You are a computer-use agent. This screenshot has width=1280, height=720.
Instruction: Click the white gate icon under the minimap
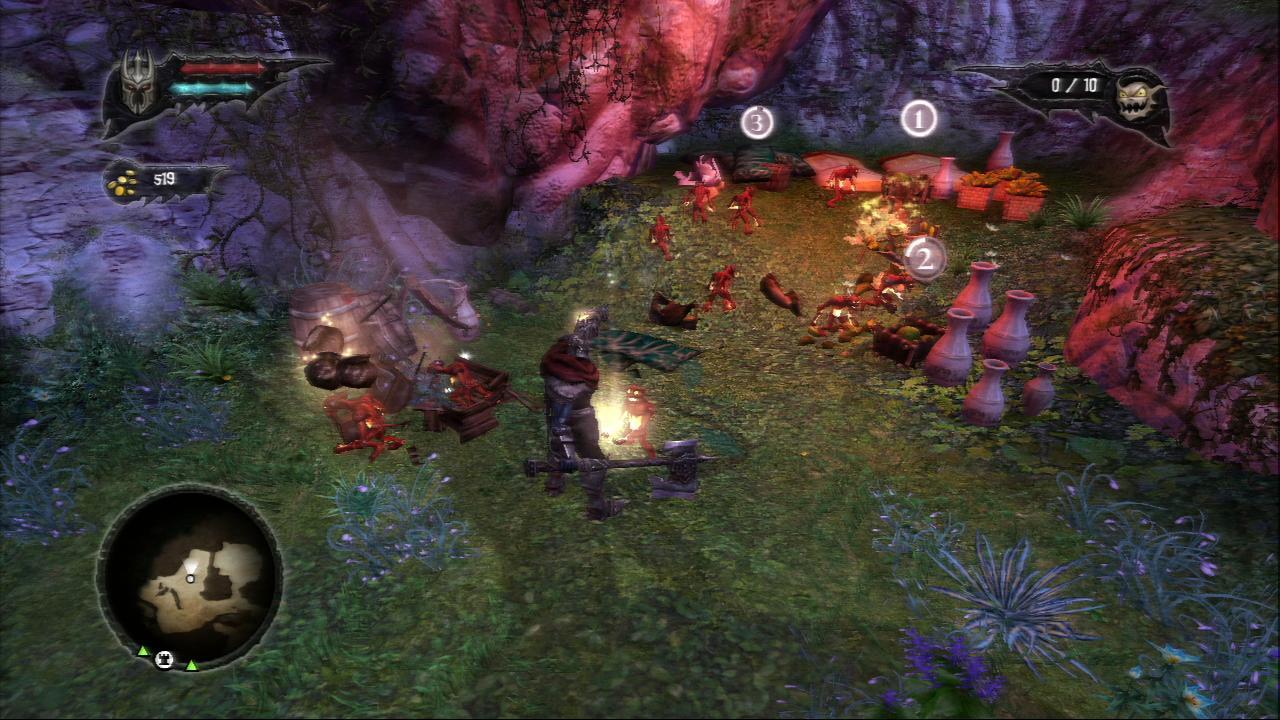tap(167, 659)
